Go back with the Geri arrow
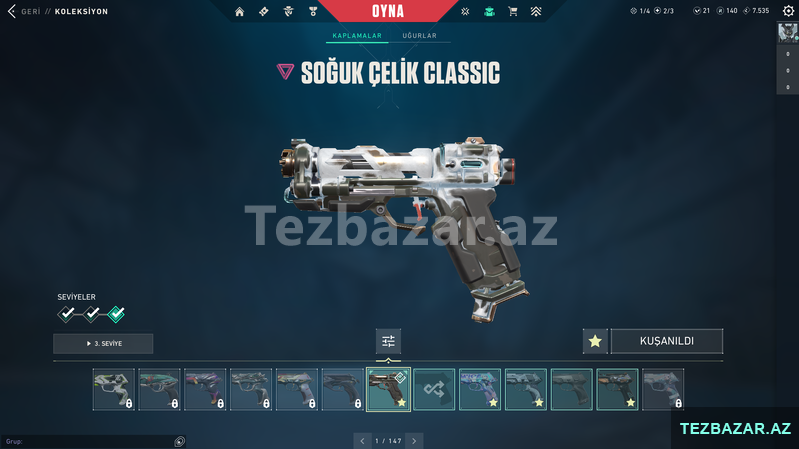The image size is (799, 449). pos(12,12)
